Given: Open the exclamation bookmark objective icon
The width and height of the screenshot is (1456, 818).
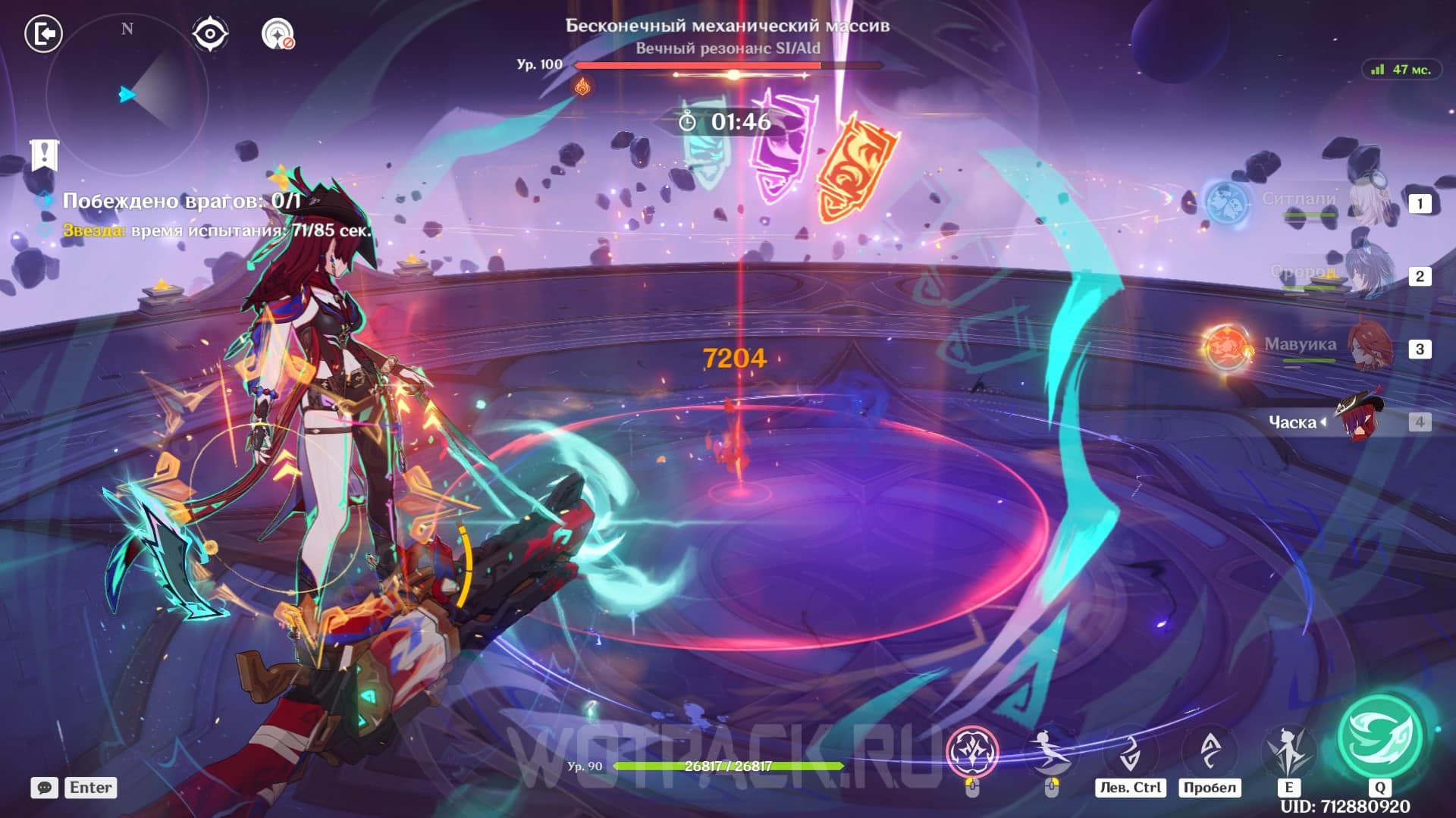Looking at the screenshot, I should [44, 154].
